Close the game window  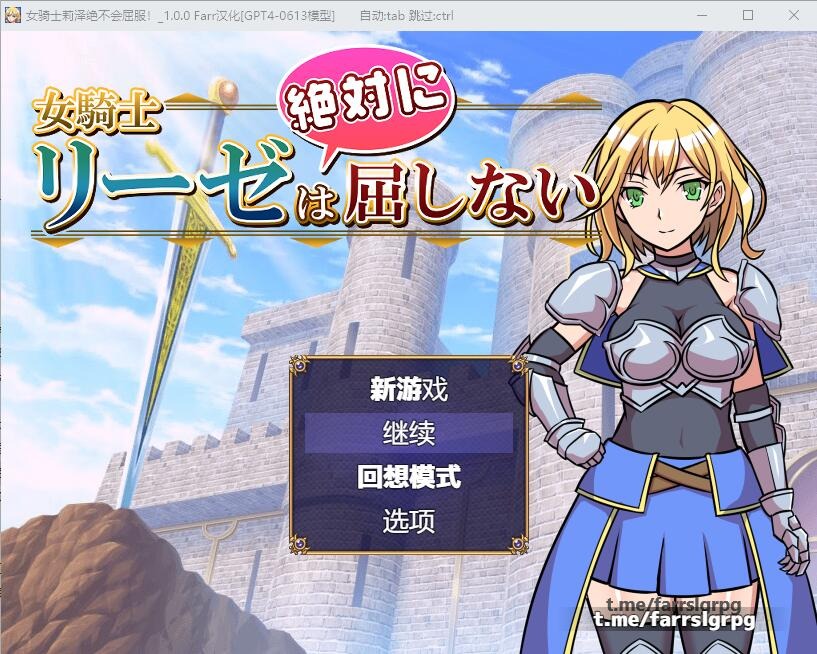793,15
